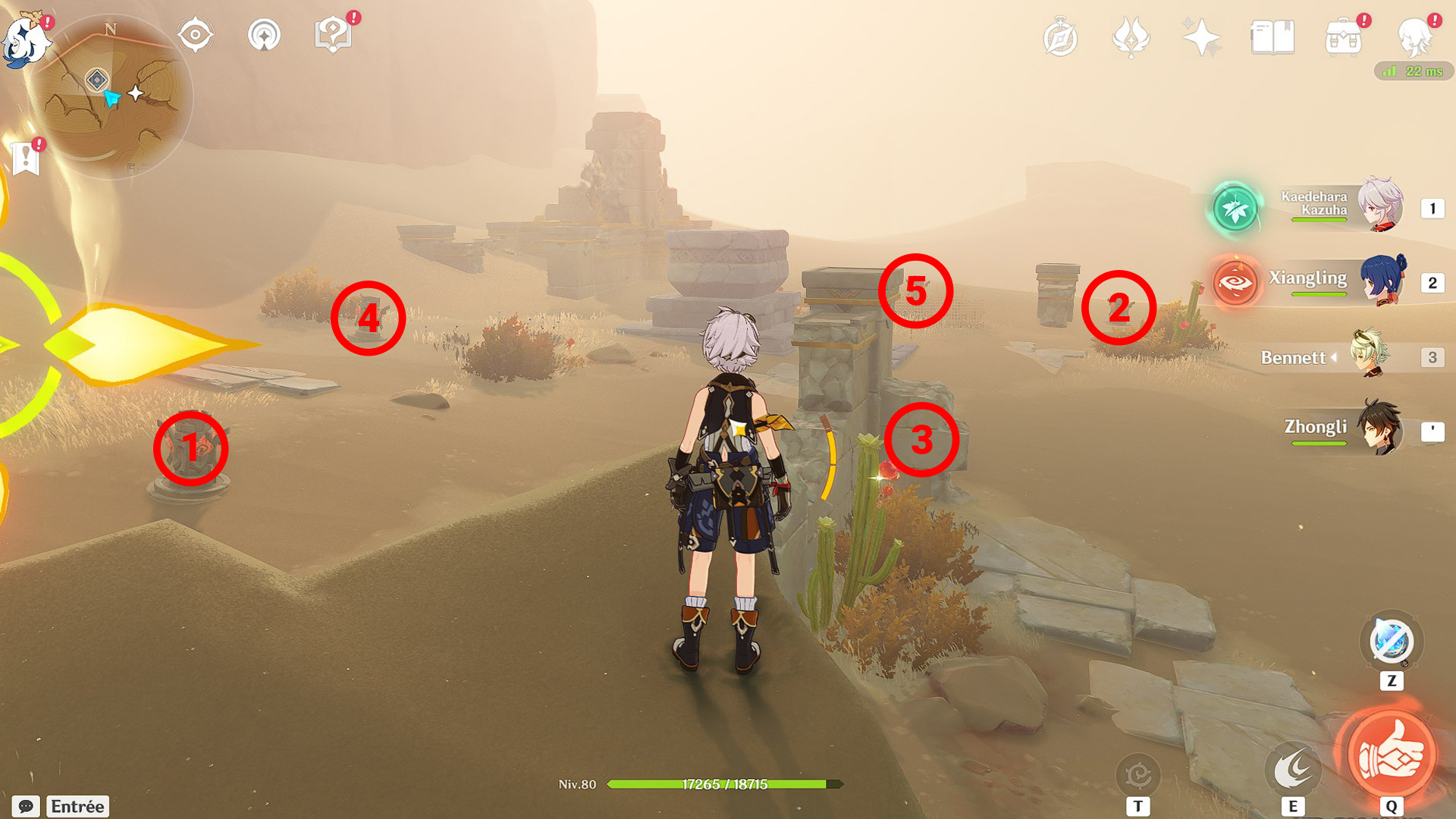
Task: Open the character profile avatar top right
Action: [x=1416, y=38]
